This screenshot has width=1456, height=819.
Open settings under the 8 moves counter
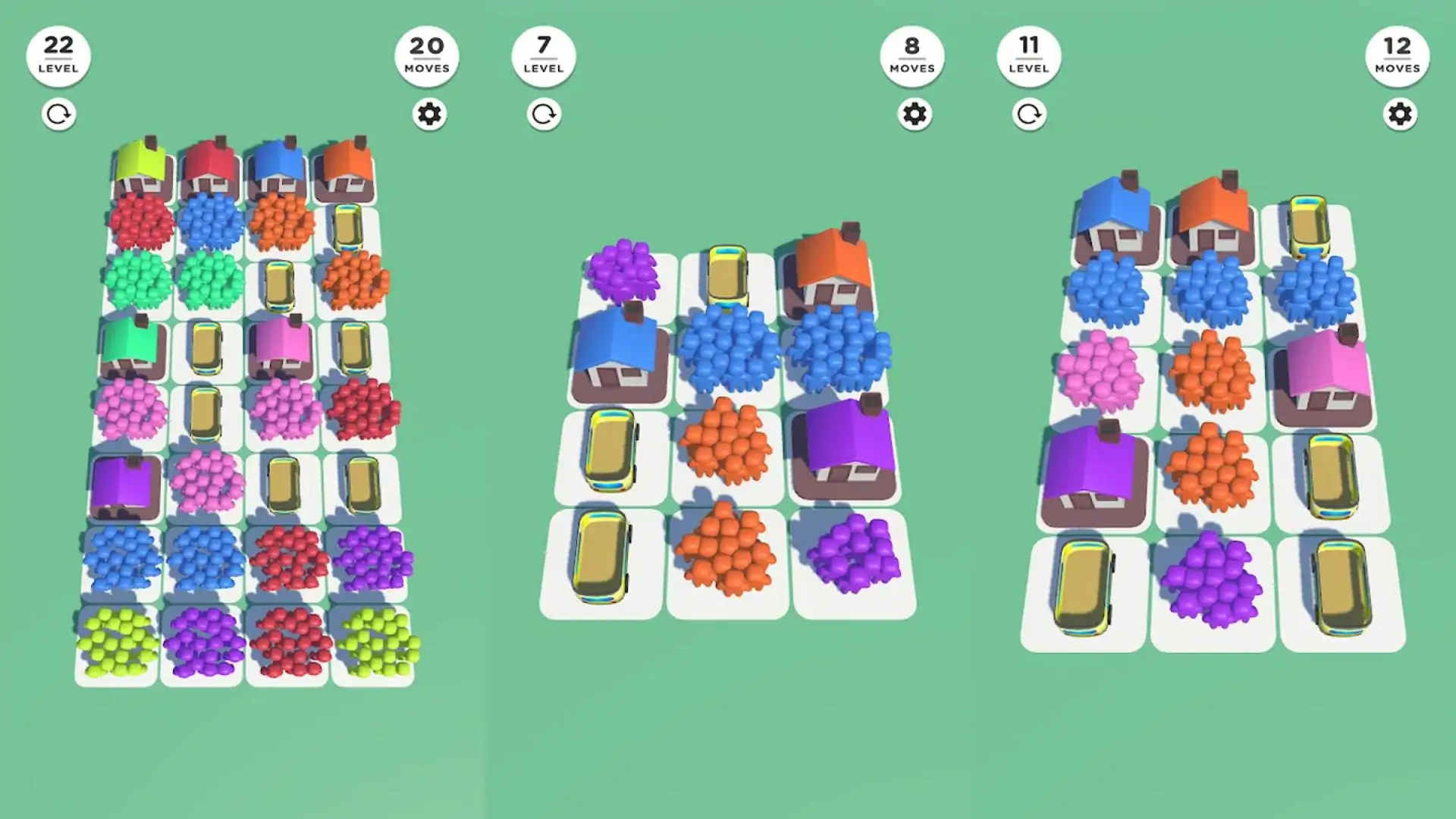tap(914, 115)
